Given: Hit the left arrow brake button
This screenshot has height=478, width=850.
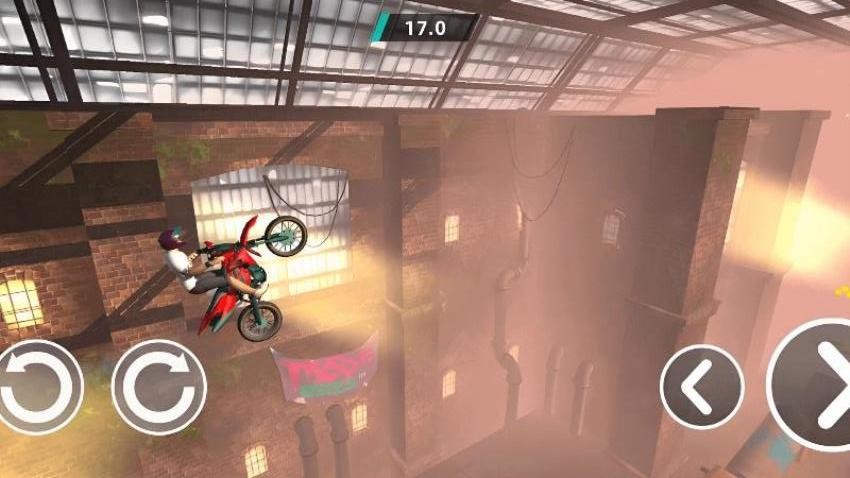Looking at the screenshot, I should pyautogui.click(x=702, y=386).
